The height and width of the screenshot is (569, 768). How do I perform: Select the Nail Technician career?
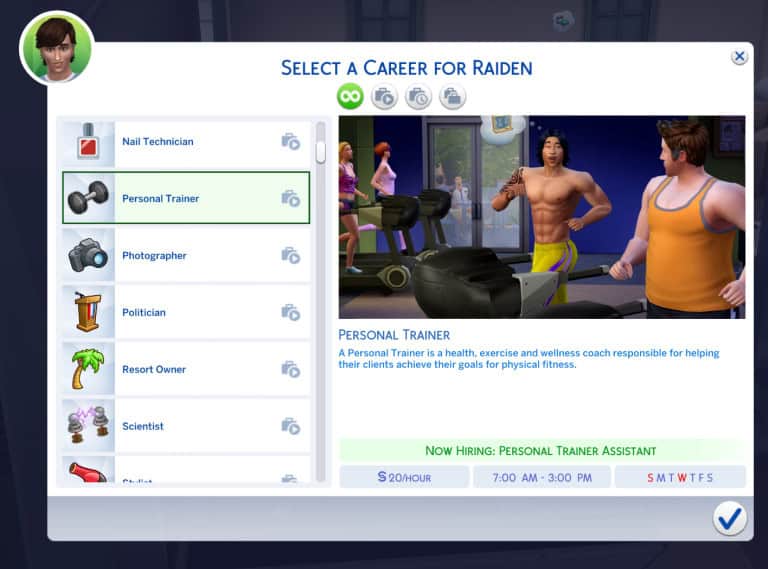(x=186, y=142)
